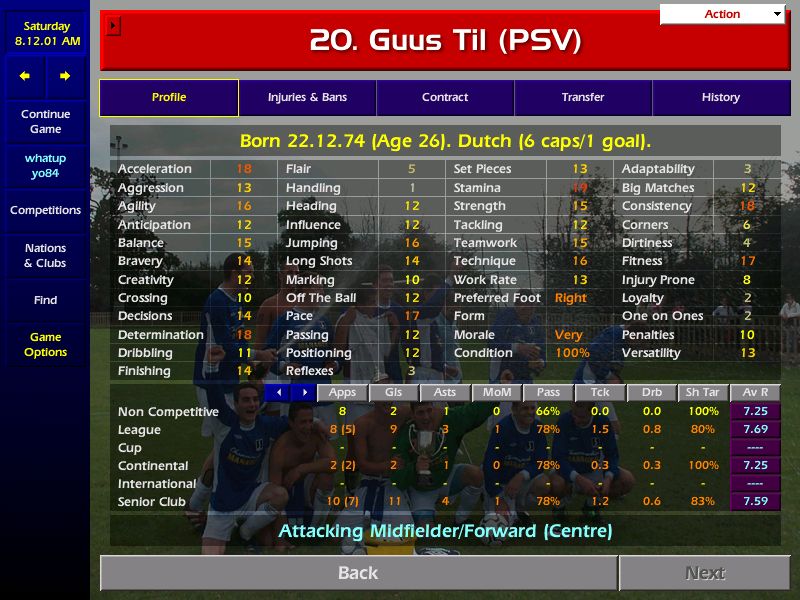This screenshot has height=600, width=800.
Task: Click the yellow right navigation arrow
Action: pos(65,76)
